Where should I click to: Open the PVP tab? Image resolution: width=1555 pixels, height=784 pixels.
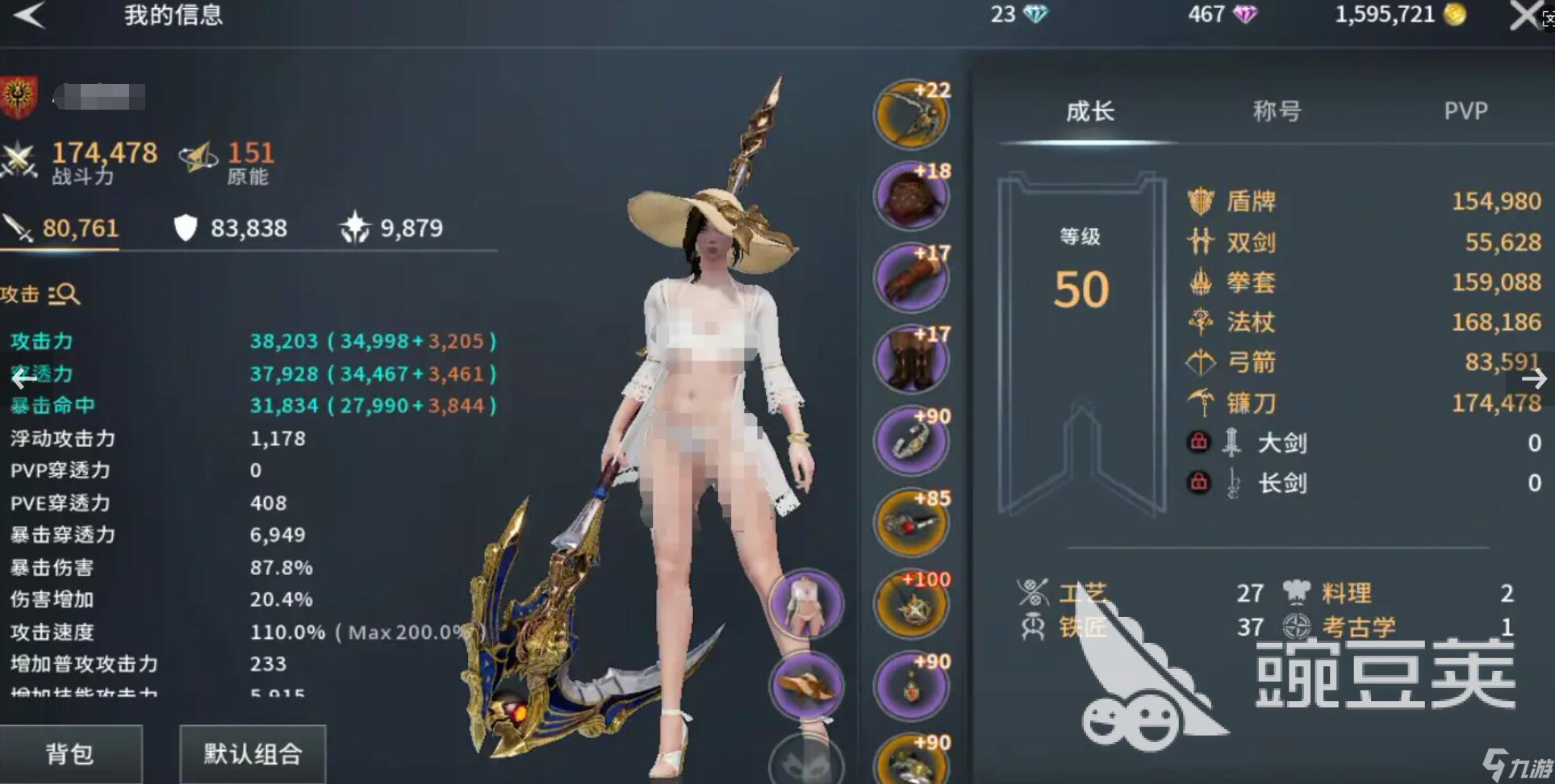1465,111
